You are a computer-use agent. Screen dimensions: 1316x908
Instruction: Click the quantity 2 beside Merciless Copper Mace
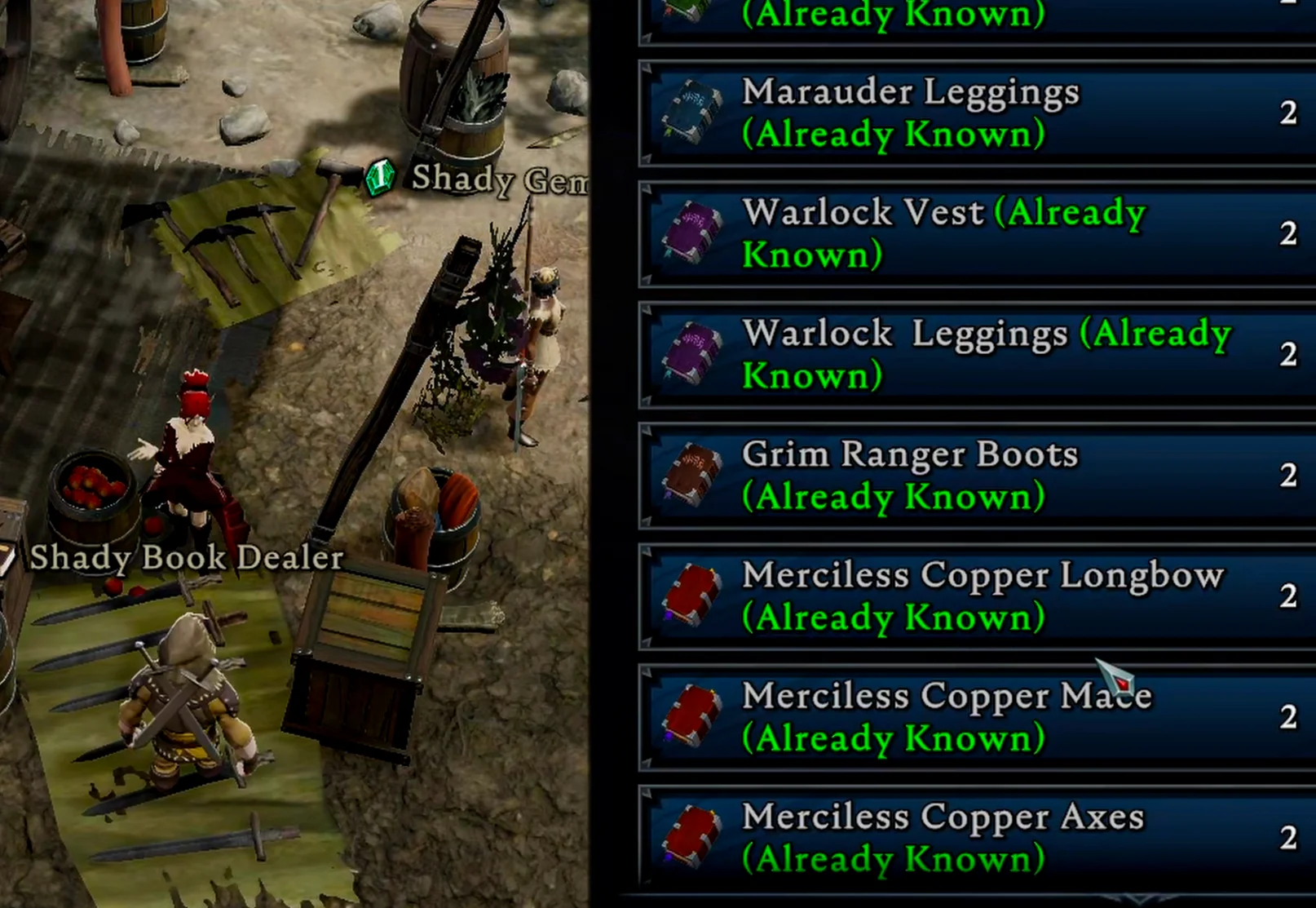(x=1288, y=718)
